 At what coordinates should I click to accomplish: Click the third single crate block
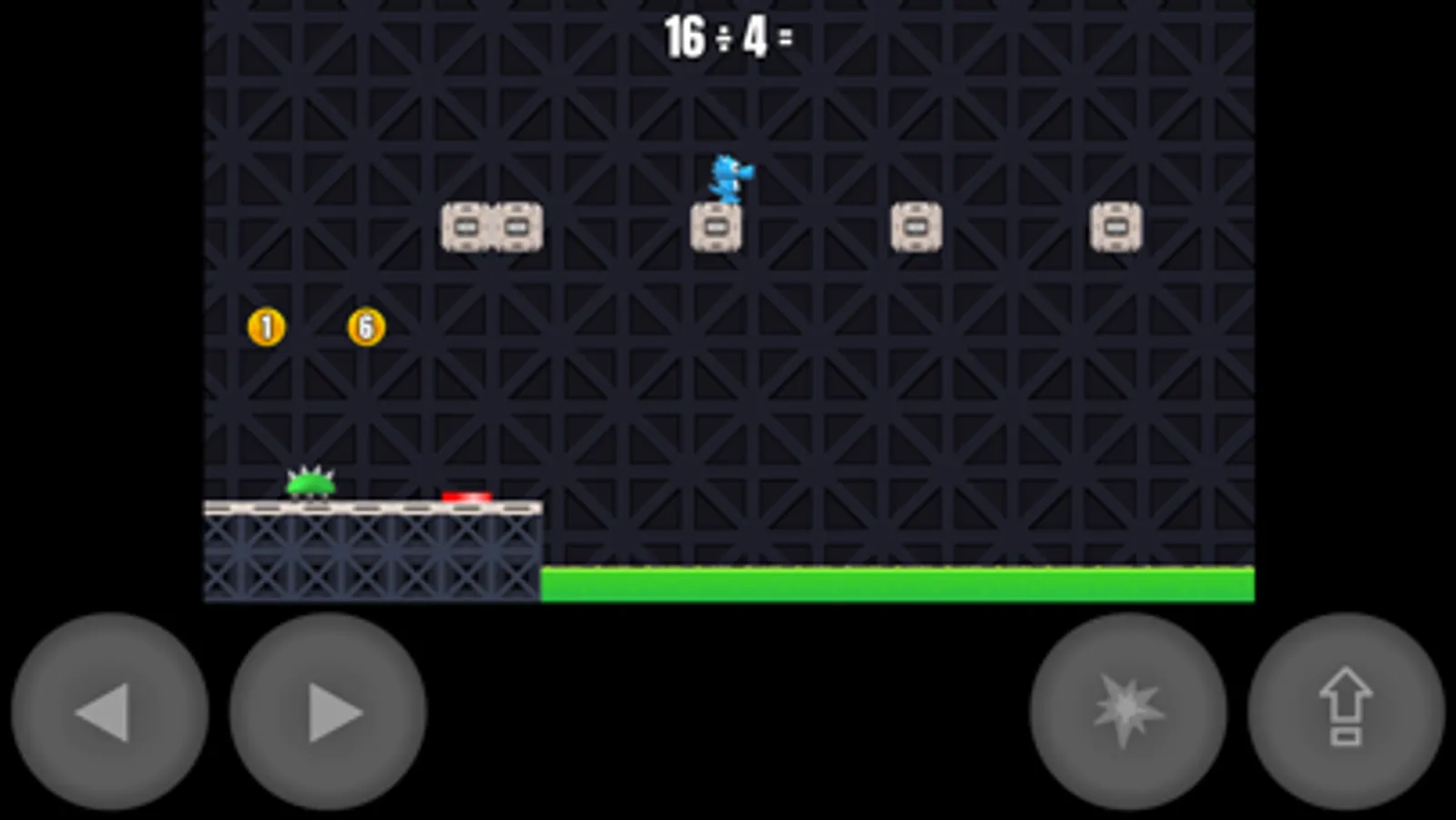[x=917, y=225]
